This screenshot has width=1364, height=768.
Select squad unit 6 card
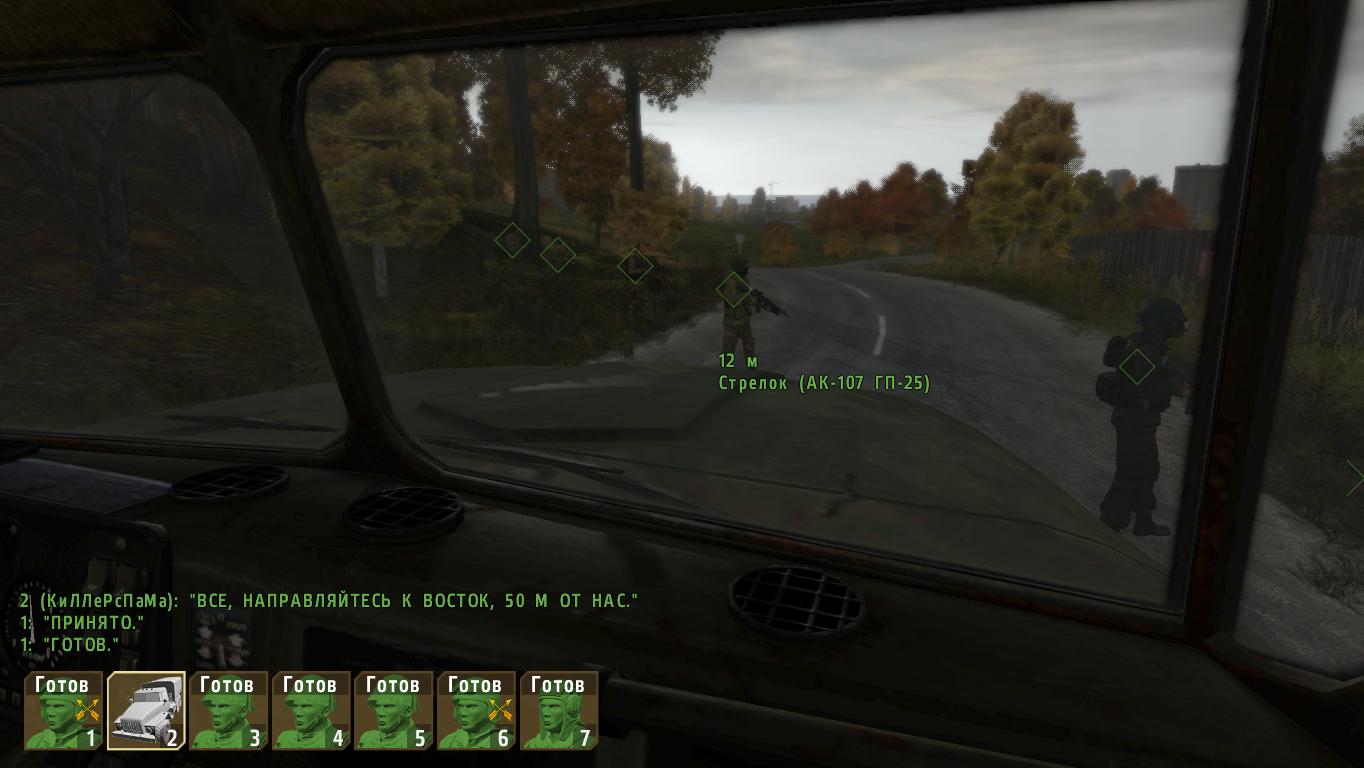click(476, 711)
